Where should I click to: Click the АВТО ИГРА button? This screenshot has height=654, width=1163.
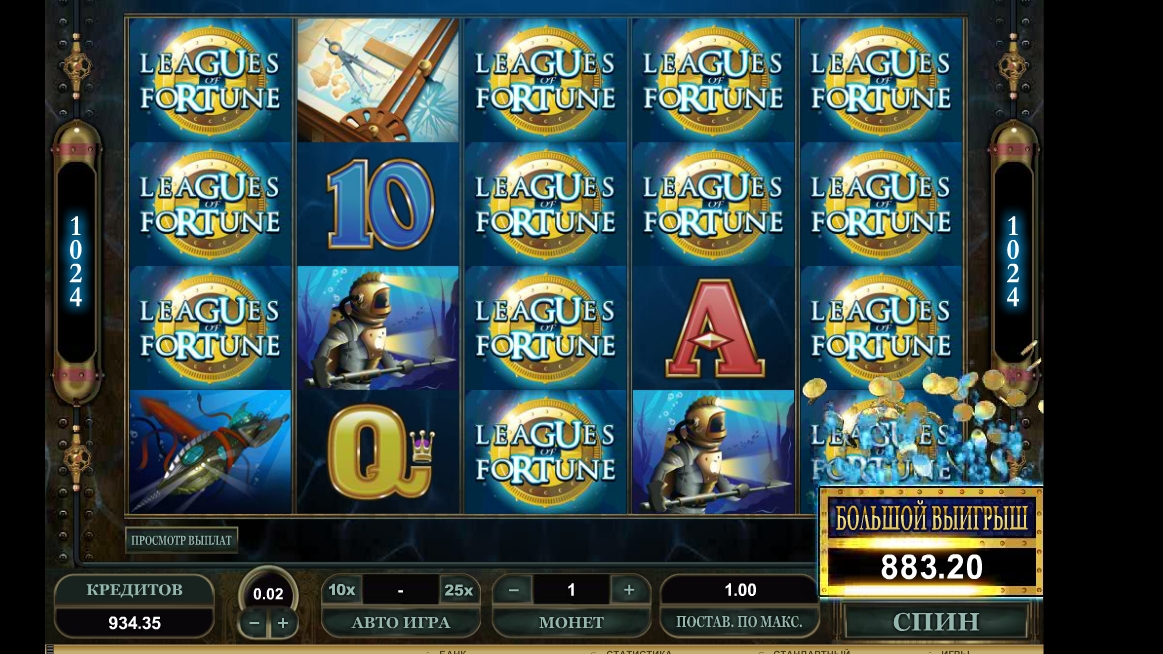pyautogui.click(x=400, y=622)
